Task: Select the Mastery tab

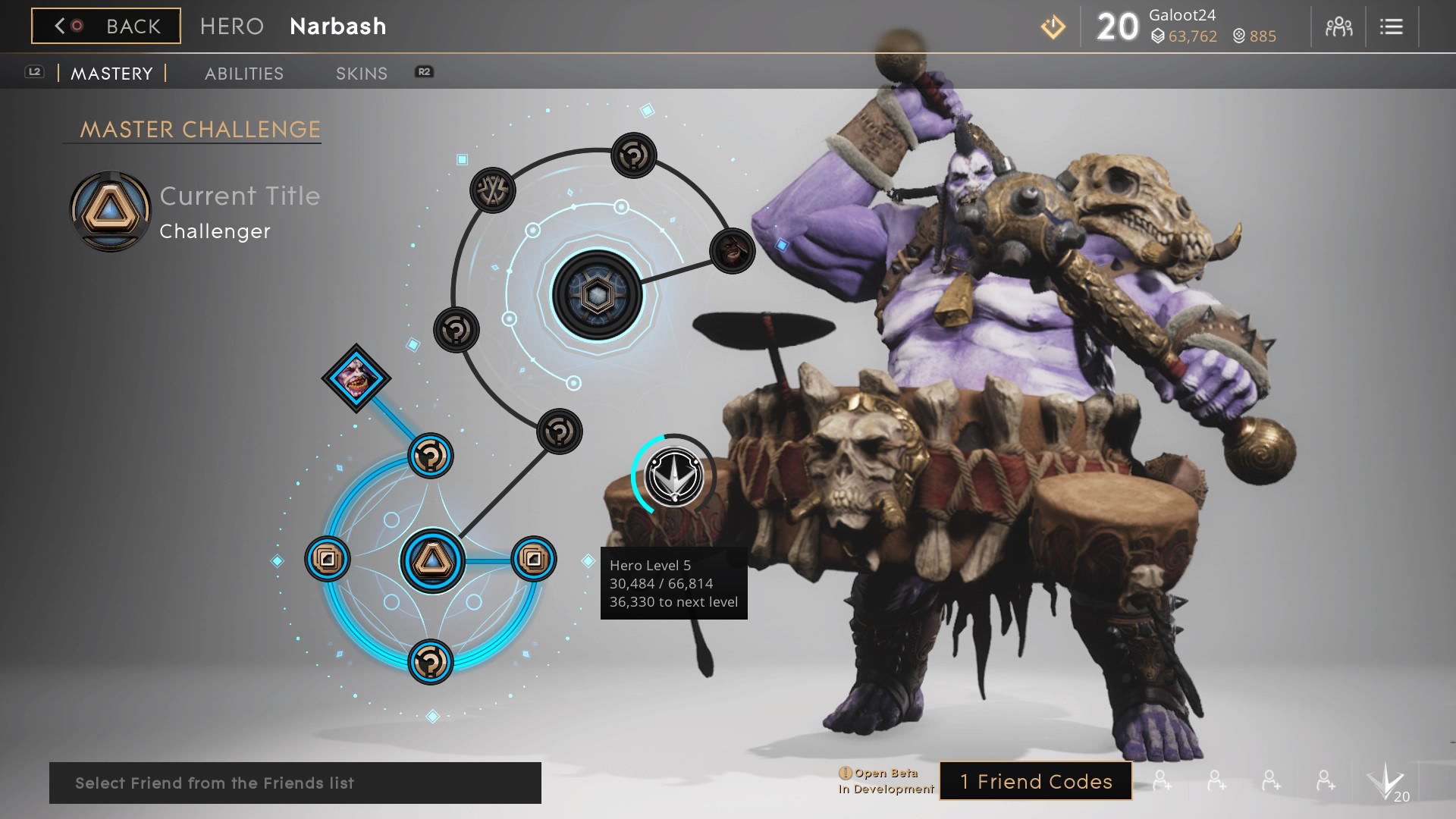Action: (x=111, y=74)
